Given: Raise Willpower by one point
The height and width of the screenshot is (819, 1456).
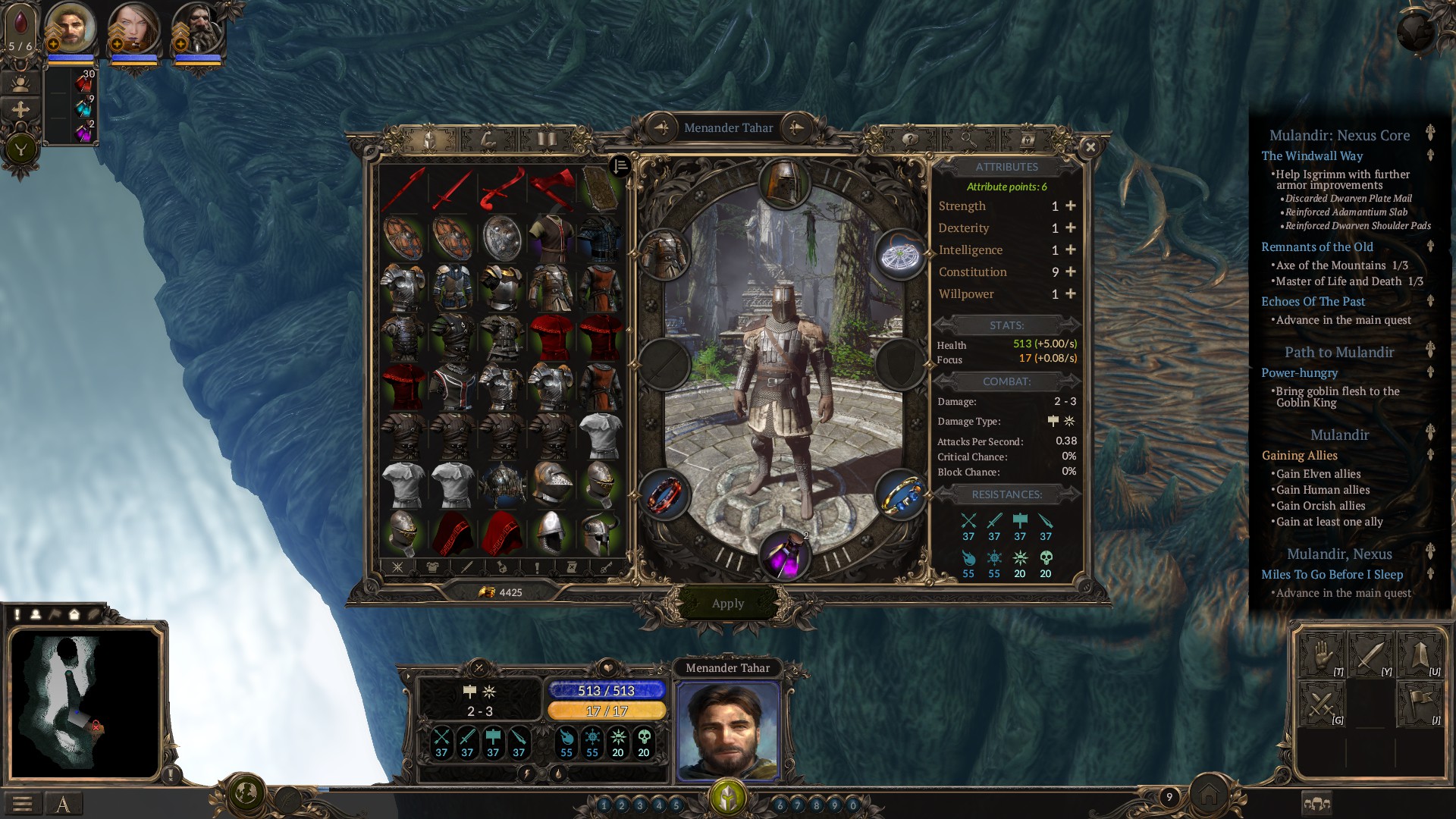Looking at the screenshot, I should [x=1071, y=294].
